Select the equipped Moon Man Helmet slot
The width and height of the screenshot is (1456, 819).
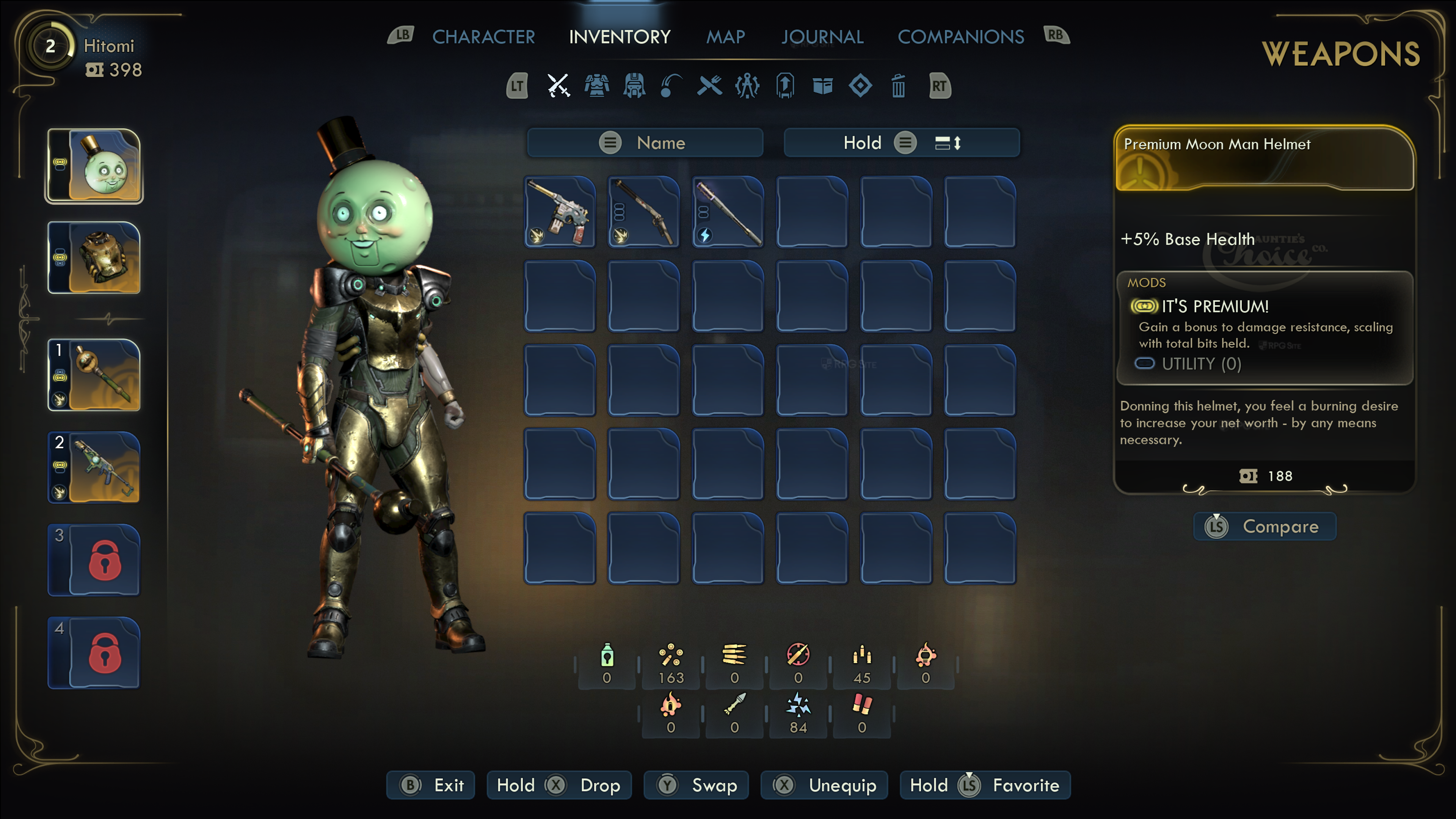95,166
